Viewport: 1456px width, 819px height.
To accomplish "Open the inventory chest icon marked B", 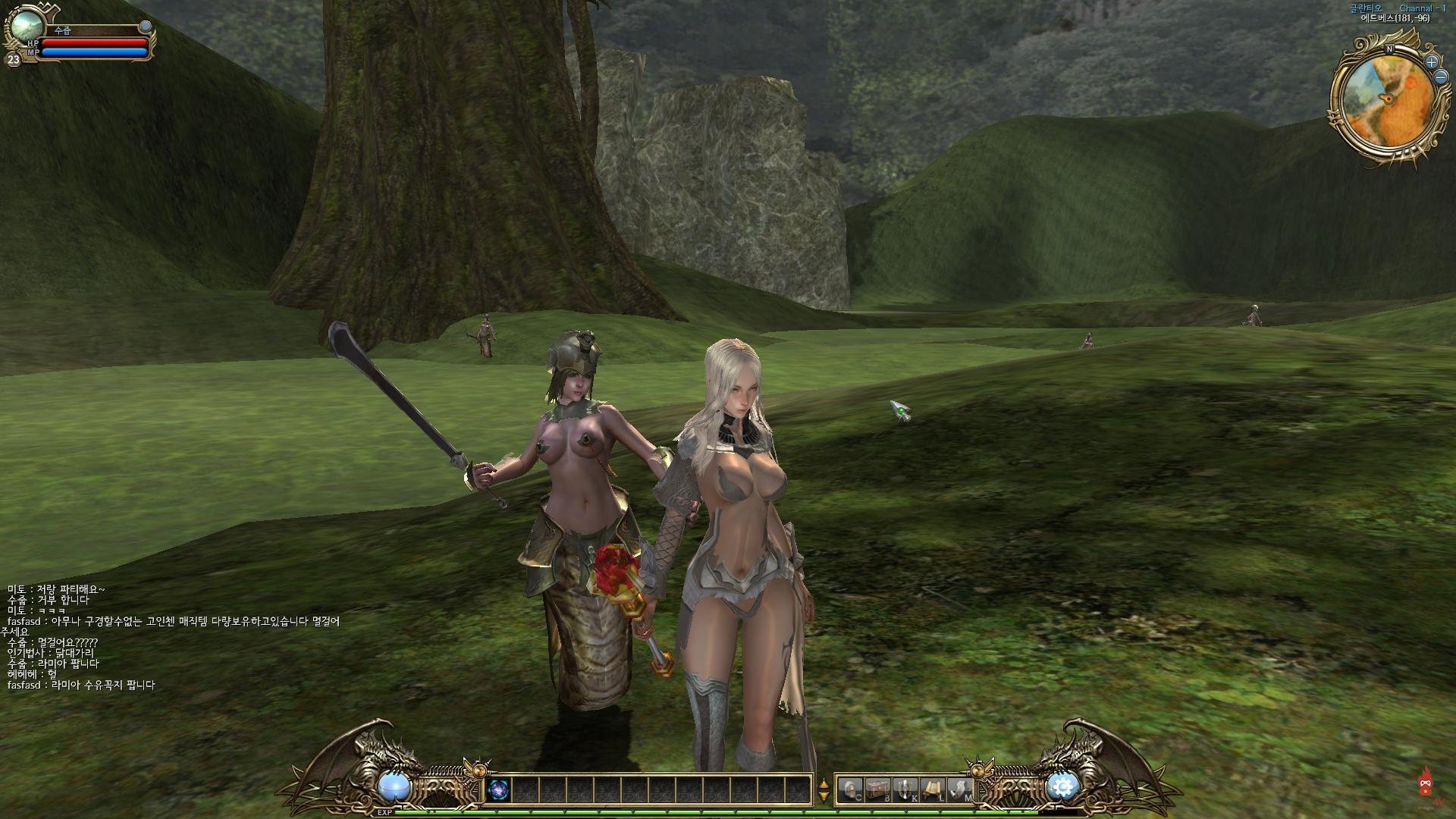I will pos(879,790).
